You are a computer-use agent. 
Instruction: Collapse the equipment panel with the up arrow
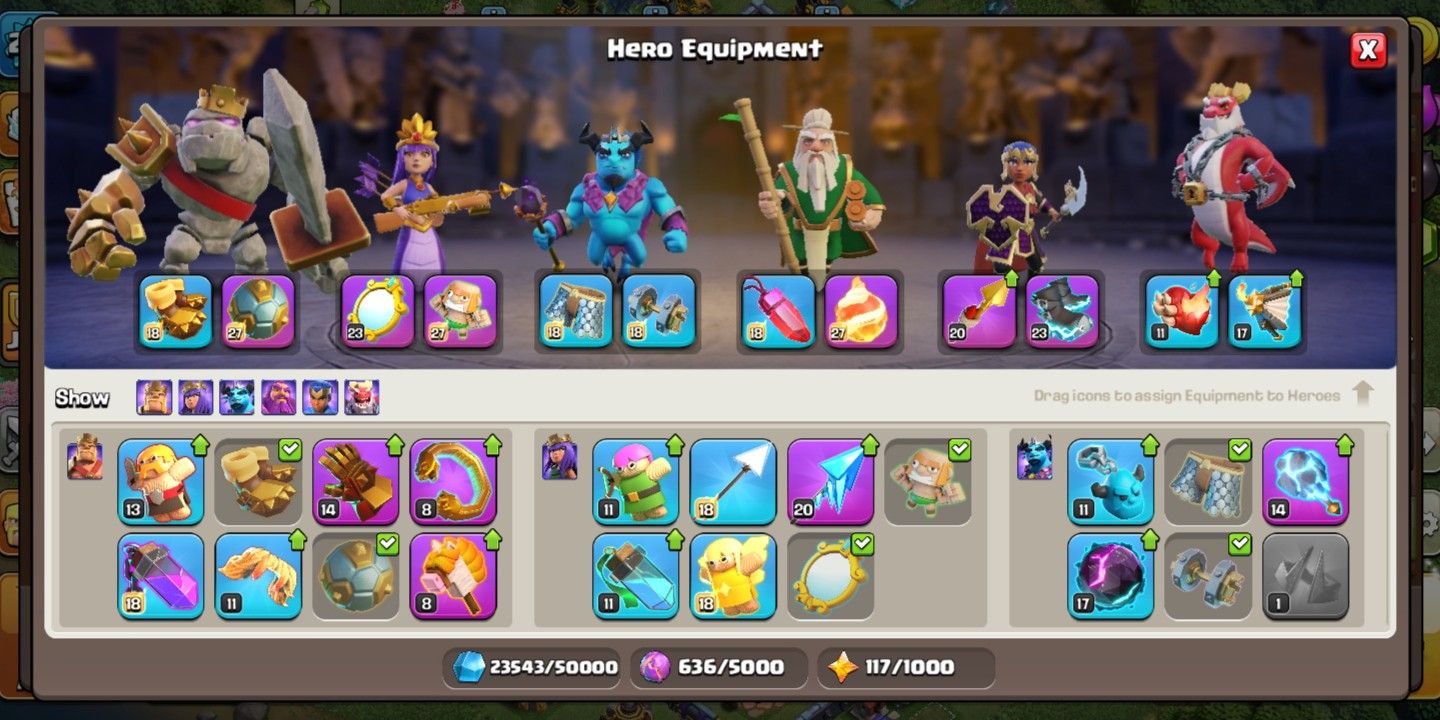coord(1365,394)
